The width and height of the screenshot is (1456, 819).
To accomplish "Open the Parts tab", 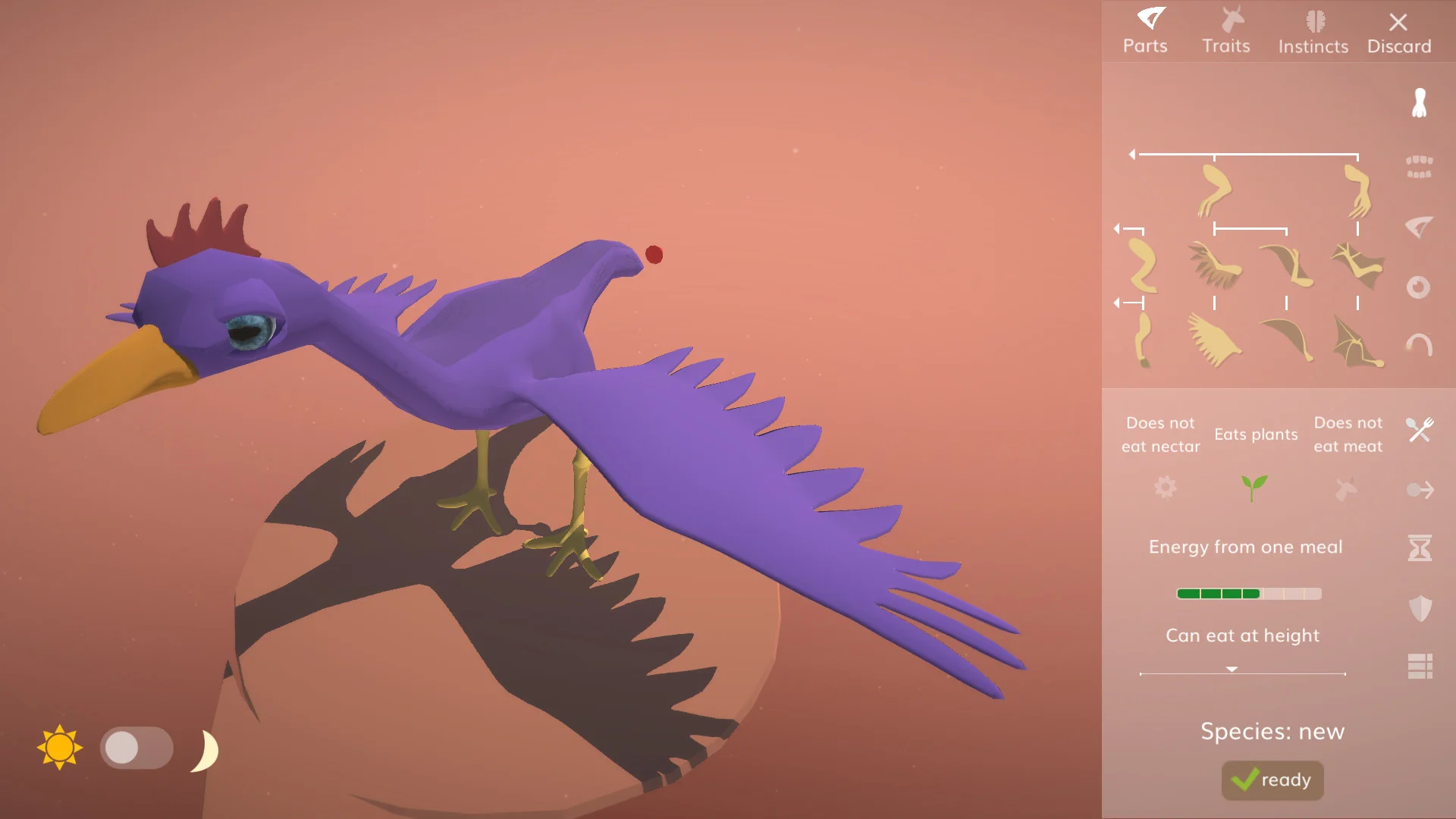I will point(1145,32).
